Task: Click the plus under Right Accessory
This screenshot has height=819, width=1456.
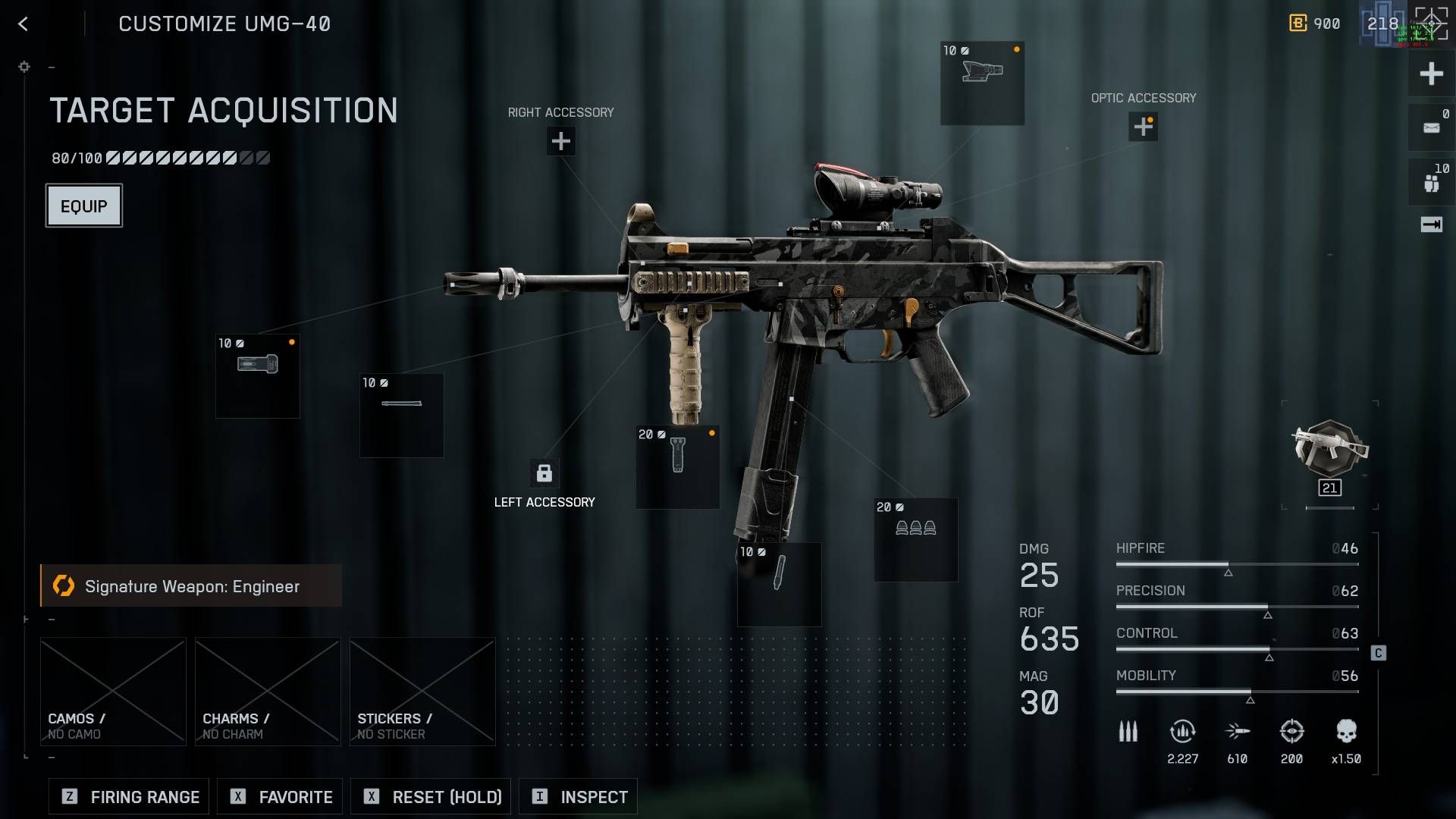Action: 560,141
